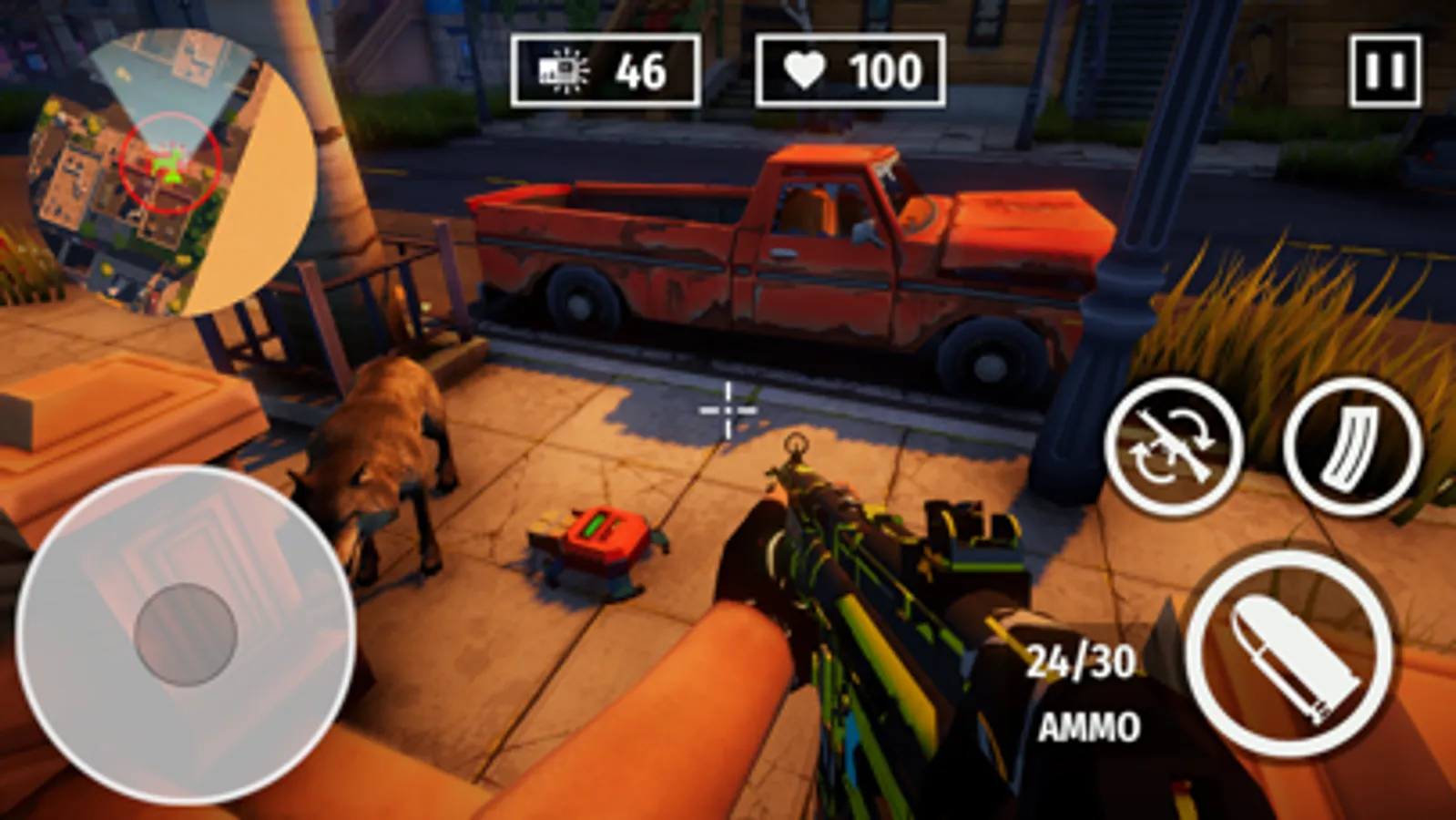This screenshot has width=1456, height=820.
Task: Tap the chip icon next to 46
Action: click(560, 65)
